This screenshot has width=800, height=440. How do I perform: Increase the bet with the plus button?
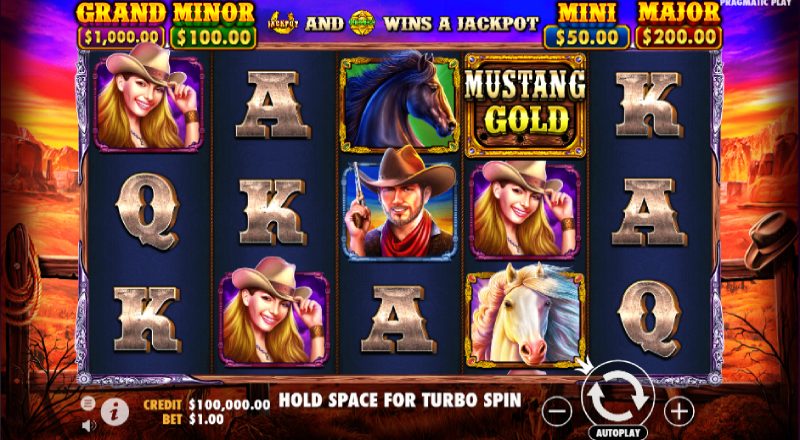click(x=678, y=409)
